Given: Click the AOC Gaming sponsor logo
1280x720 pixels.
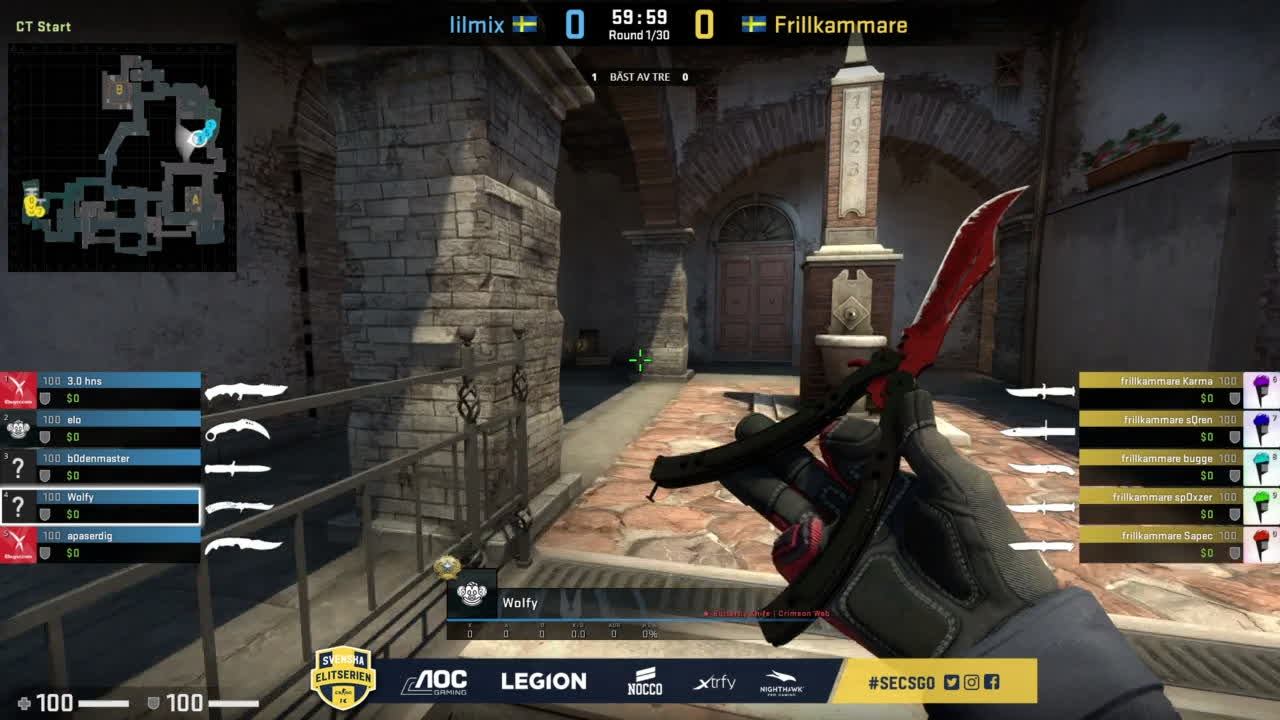Looking at the screenshot, I should coord(434,682).
